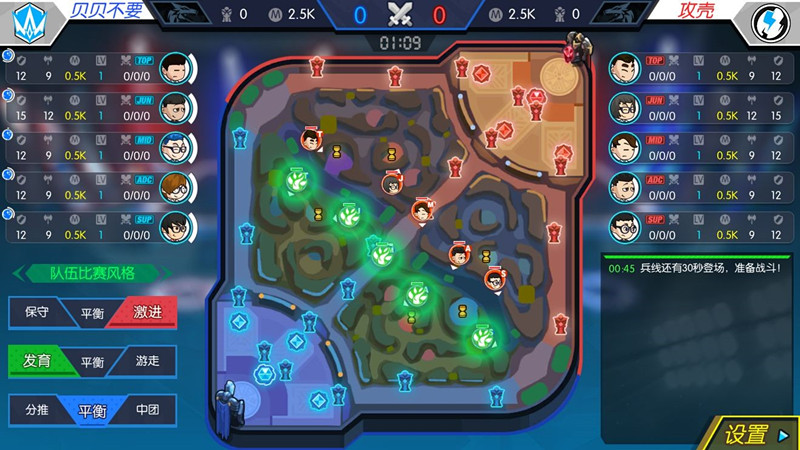Viewport: 800px width, 450px height.
Task: Select red team's TOP player portrait
Action: tap(624, 67)
